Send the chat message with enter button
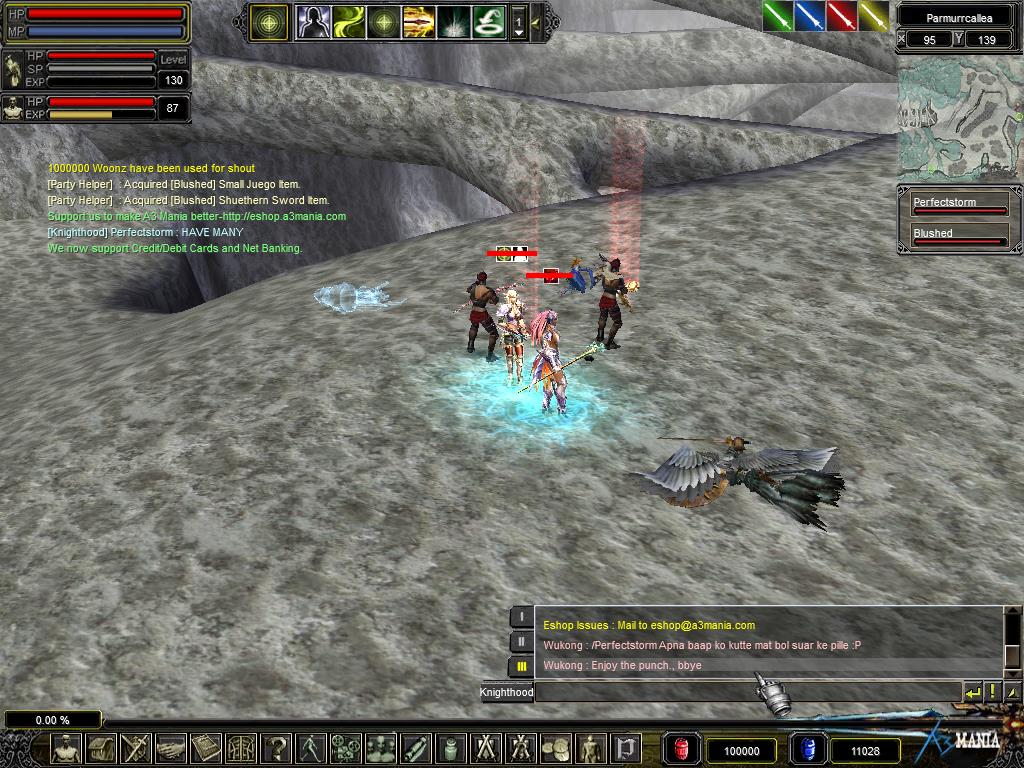The width and height of the screenshot is (1024, 768). [972, 692]
